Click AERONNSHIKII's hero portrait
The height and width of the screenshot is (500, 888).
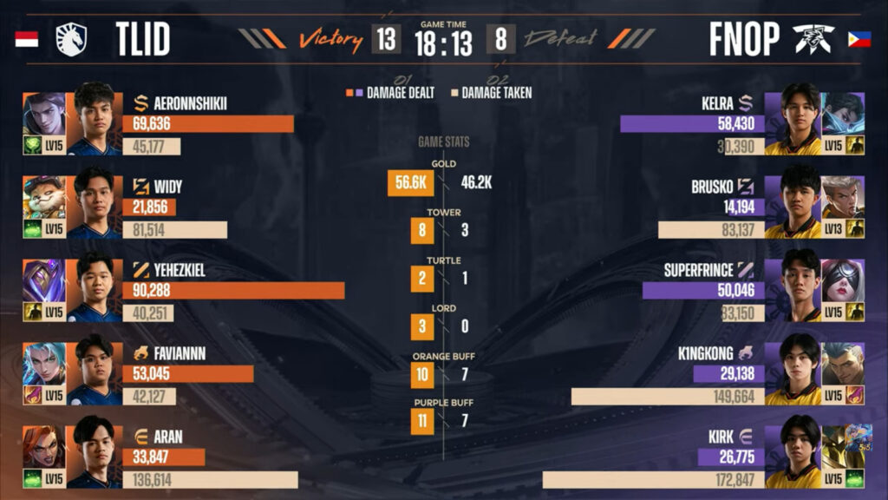pyautogui.click(x=43, y=114)
